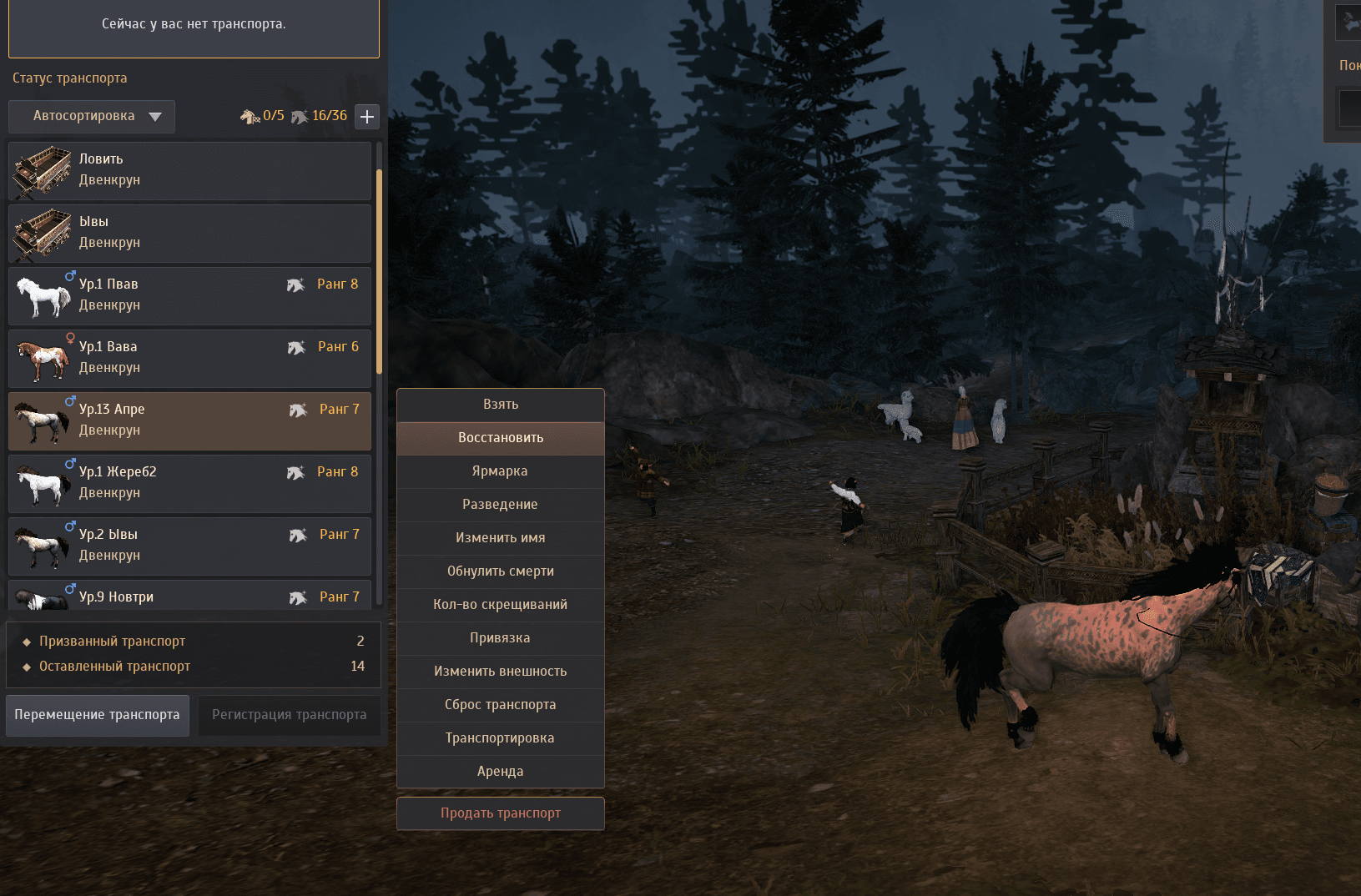Select the Ур.1 Вава horse row

pyautogui.click(x=189, y=358)
